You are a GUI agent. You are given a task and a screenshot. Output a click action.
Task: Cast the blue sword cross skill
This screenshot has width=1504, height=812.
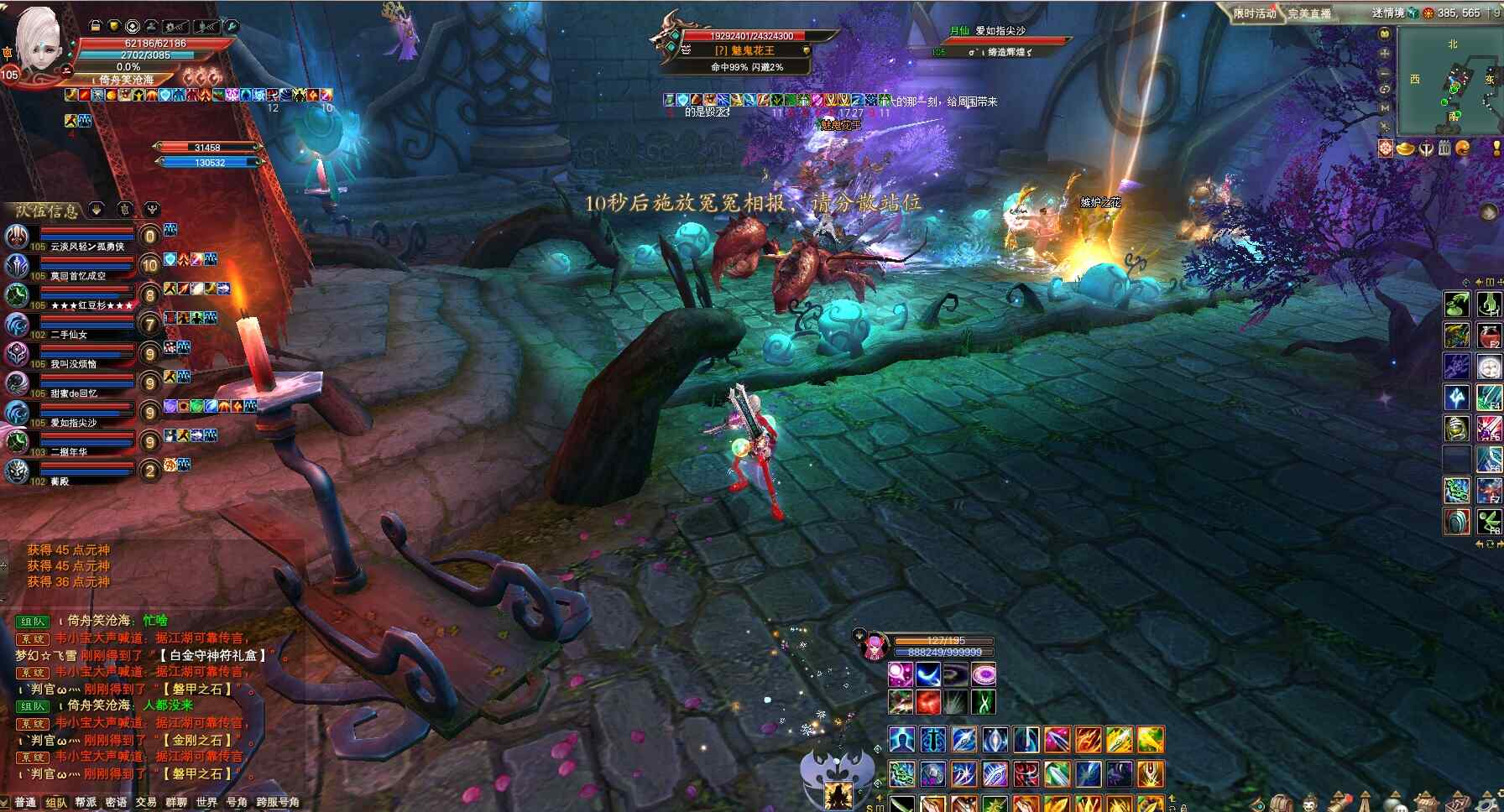(x=933, y=740)
